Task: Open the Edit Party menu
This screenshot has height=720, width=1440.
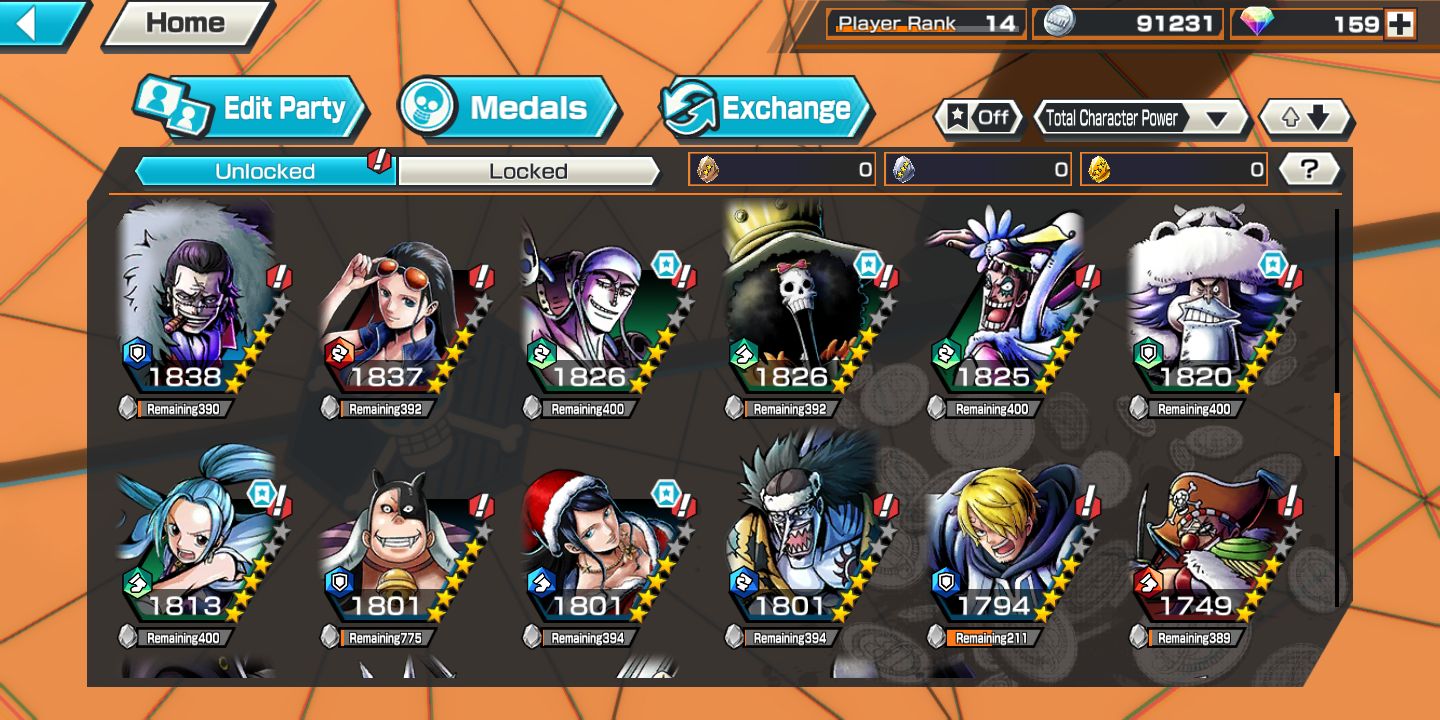Action: point(250,108)
